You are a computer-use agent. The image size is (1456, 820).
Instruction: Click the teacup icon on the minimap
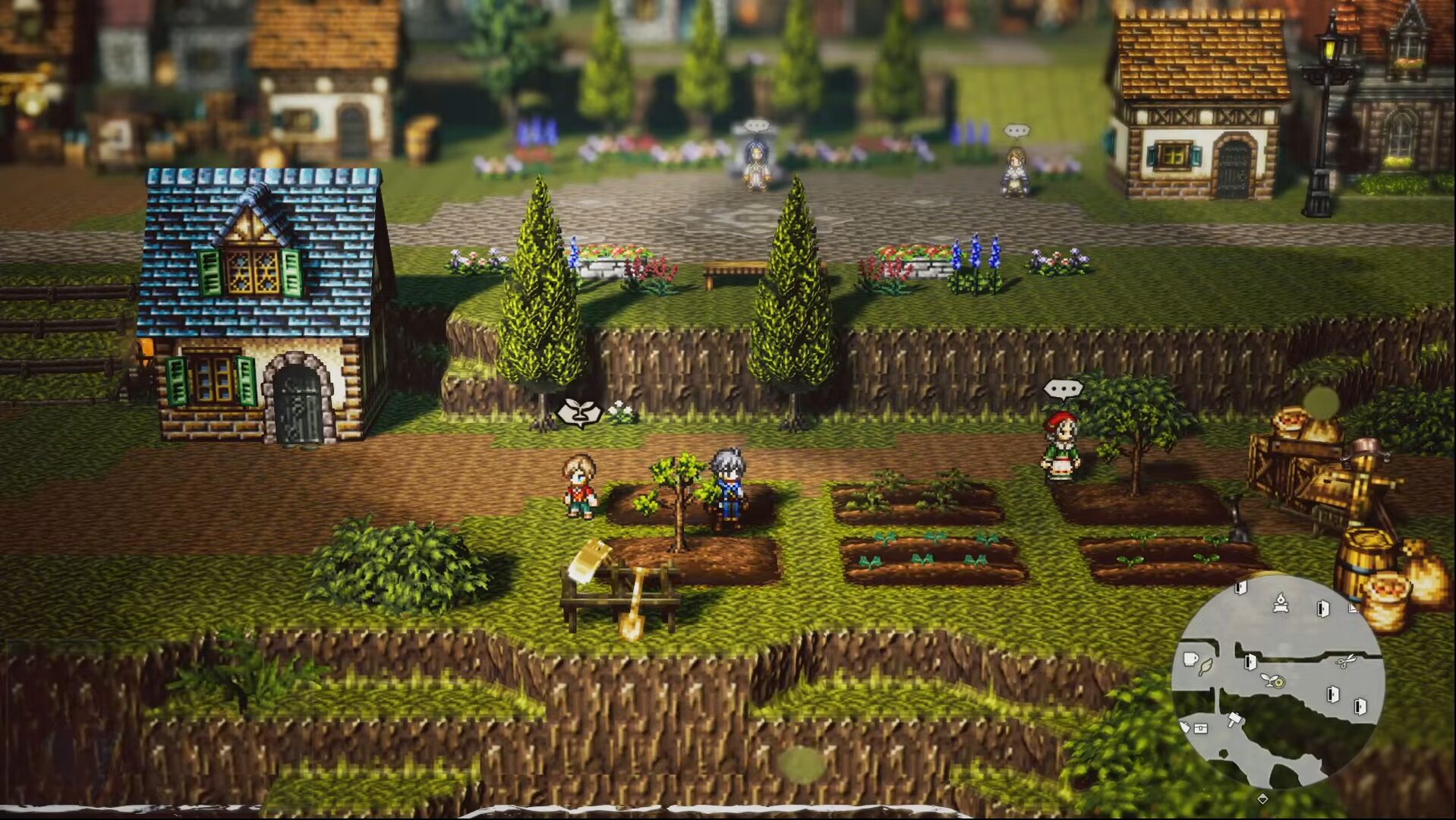click(x=1190, y=659)
